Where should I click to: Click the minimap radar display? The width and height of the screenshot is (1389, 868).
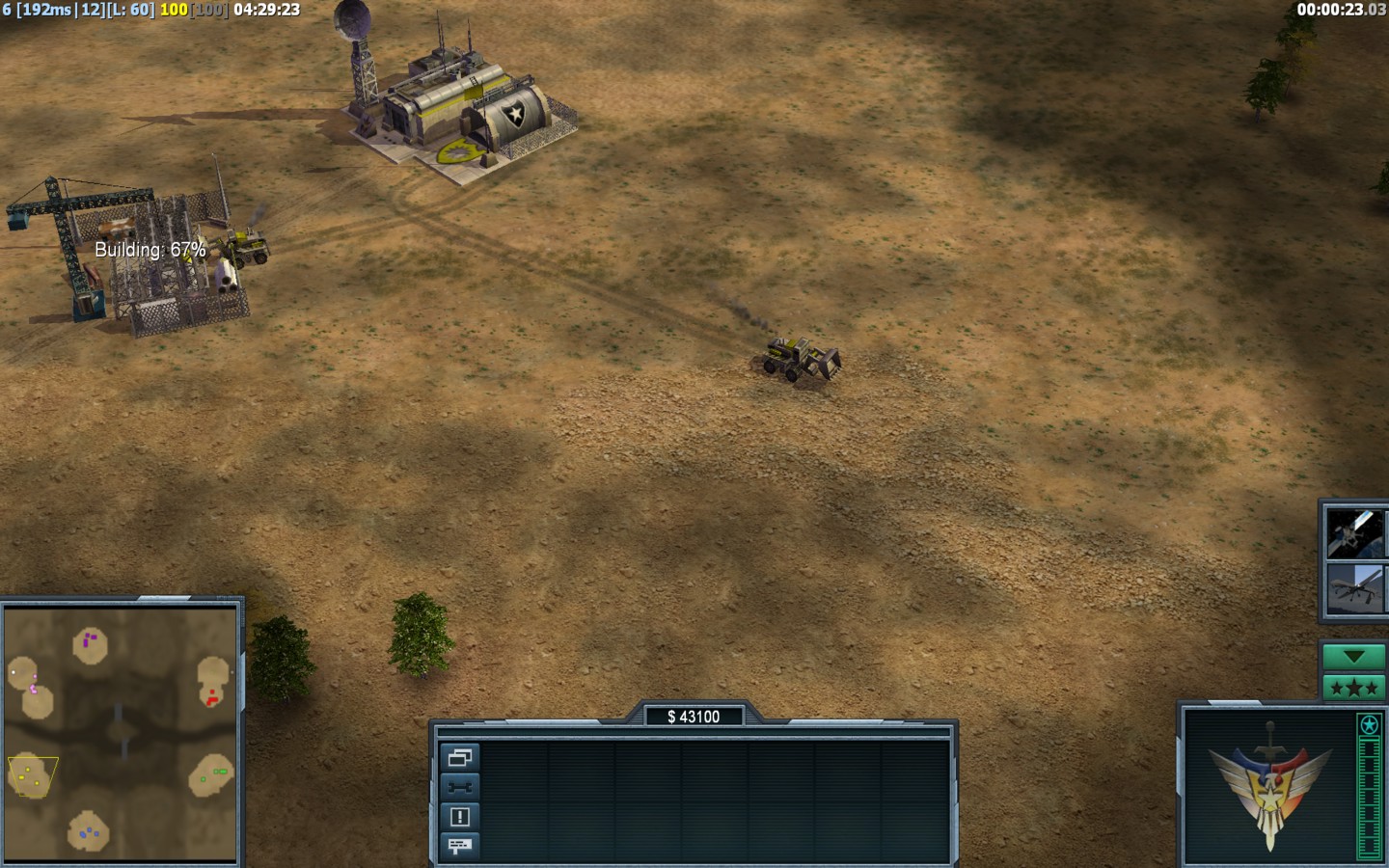tap(121, 733)
